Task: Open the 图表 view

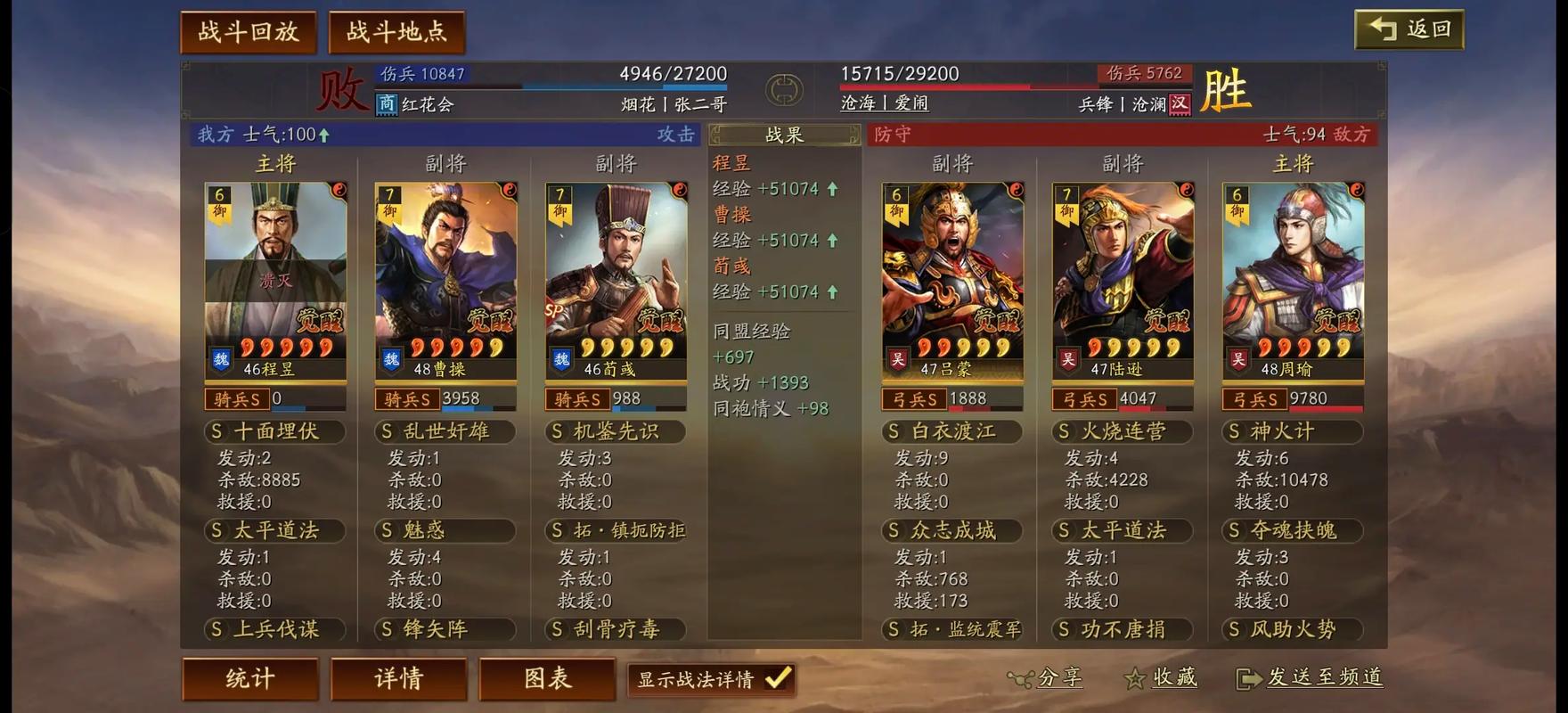Action: point(547,678)
